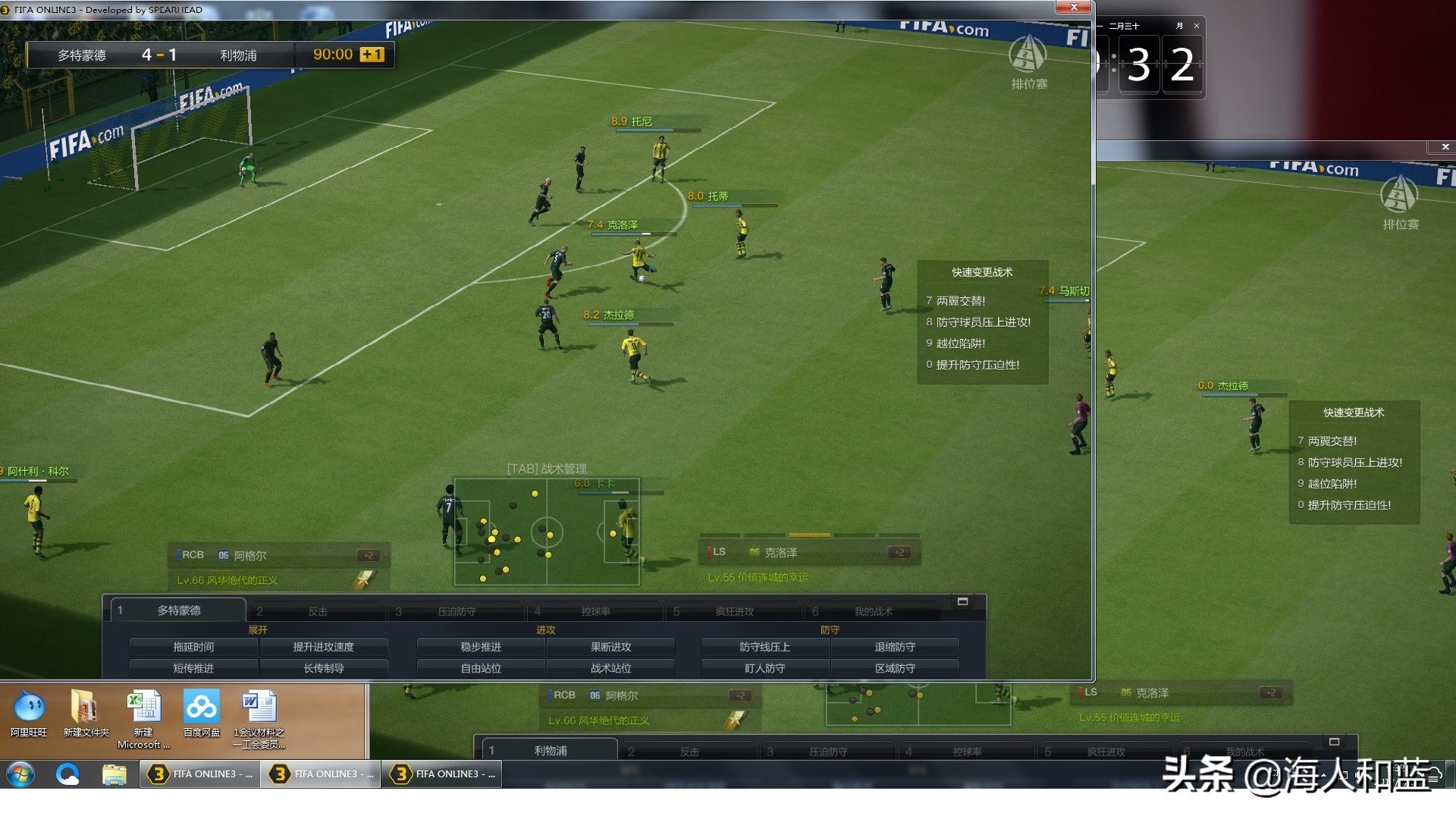Enable 盯人防守 man-marking defense
This screenshot has height=819, width=1456.
(764, 667)
